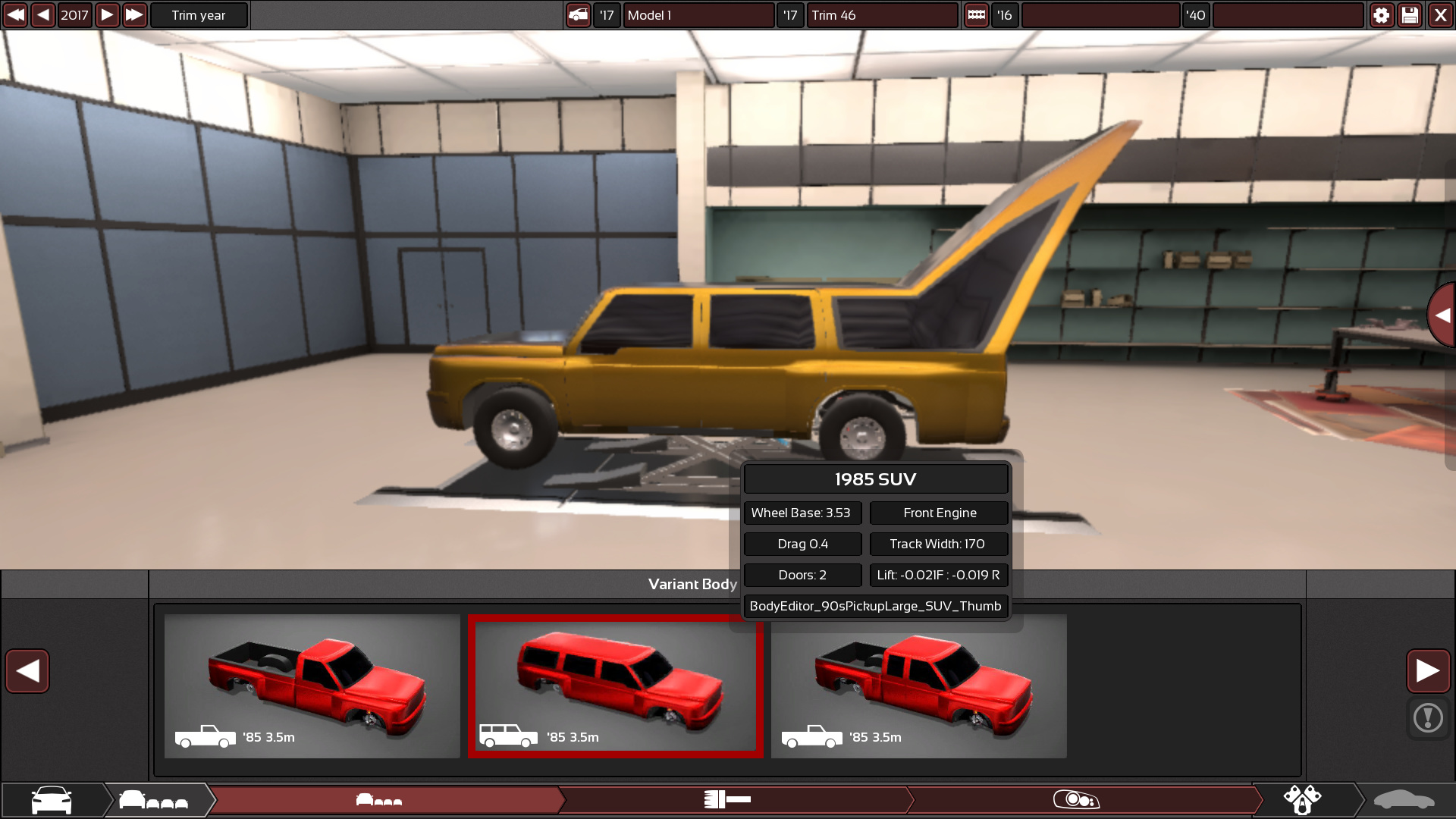Decrease trim year by one step

point(43,15)
